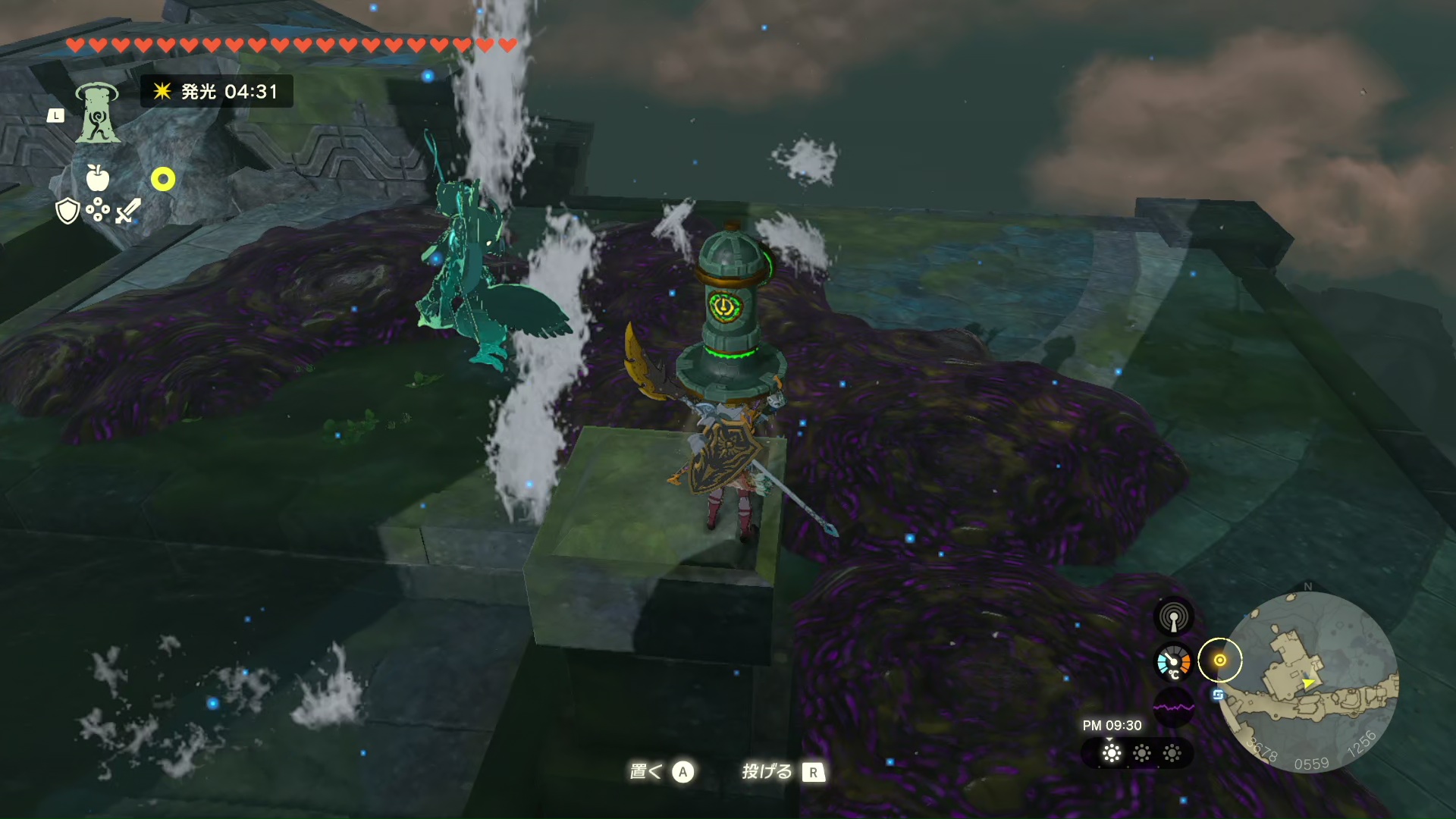Click the Sheikah sensor signal icon
Screen dimensions: 1456x819
(1173, 617)
